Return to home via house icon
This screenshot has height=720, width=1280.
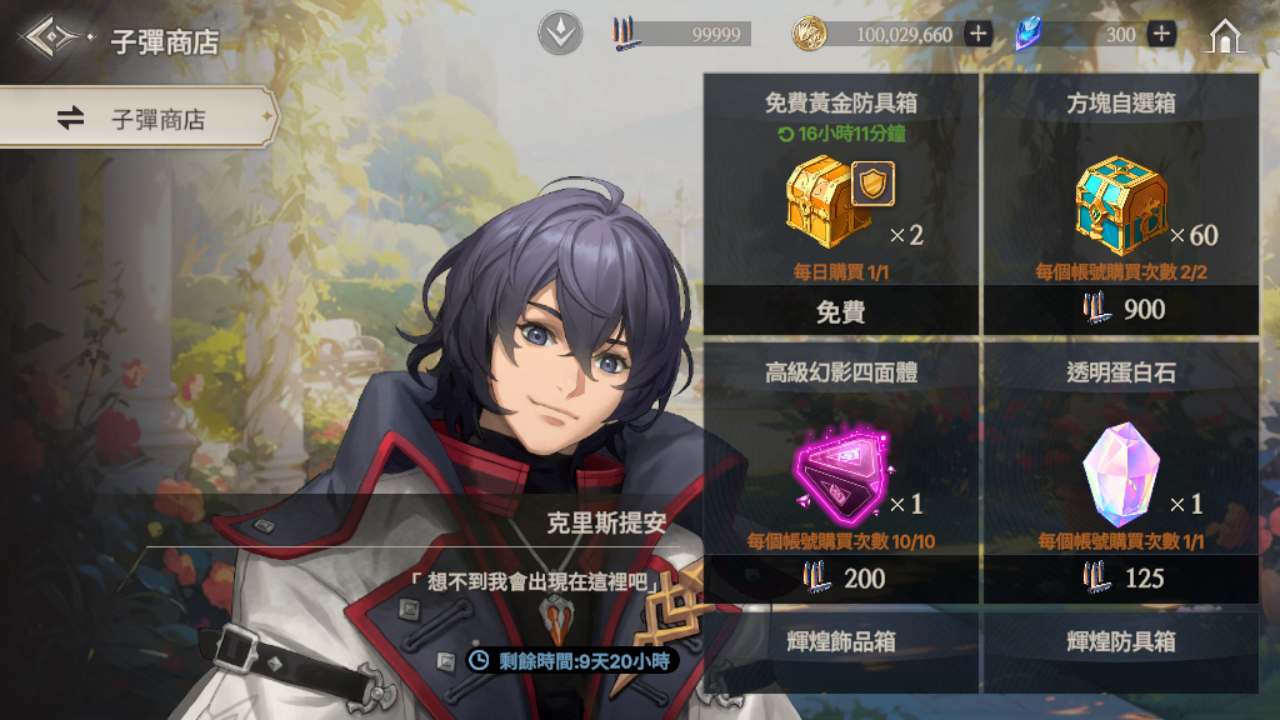click(1226, 36)
